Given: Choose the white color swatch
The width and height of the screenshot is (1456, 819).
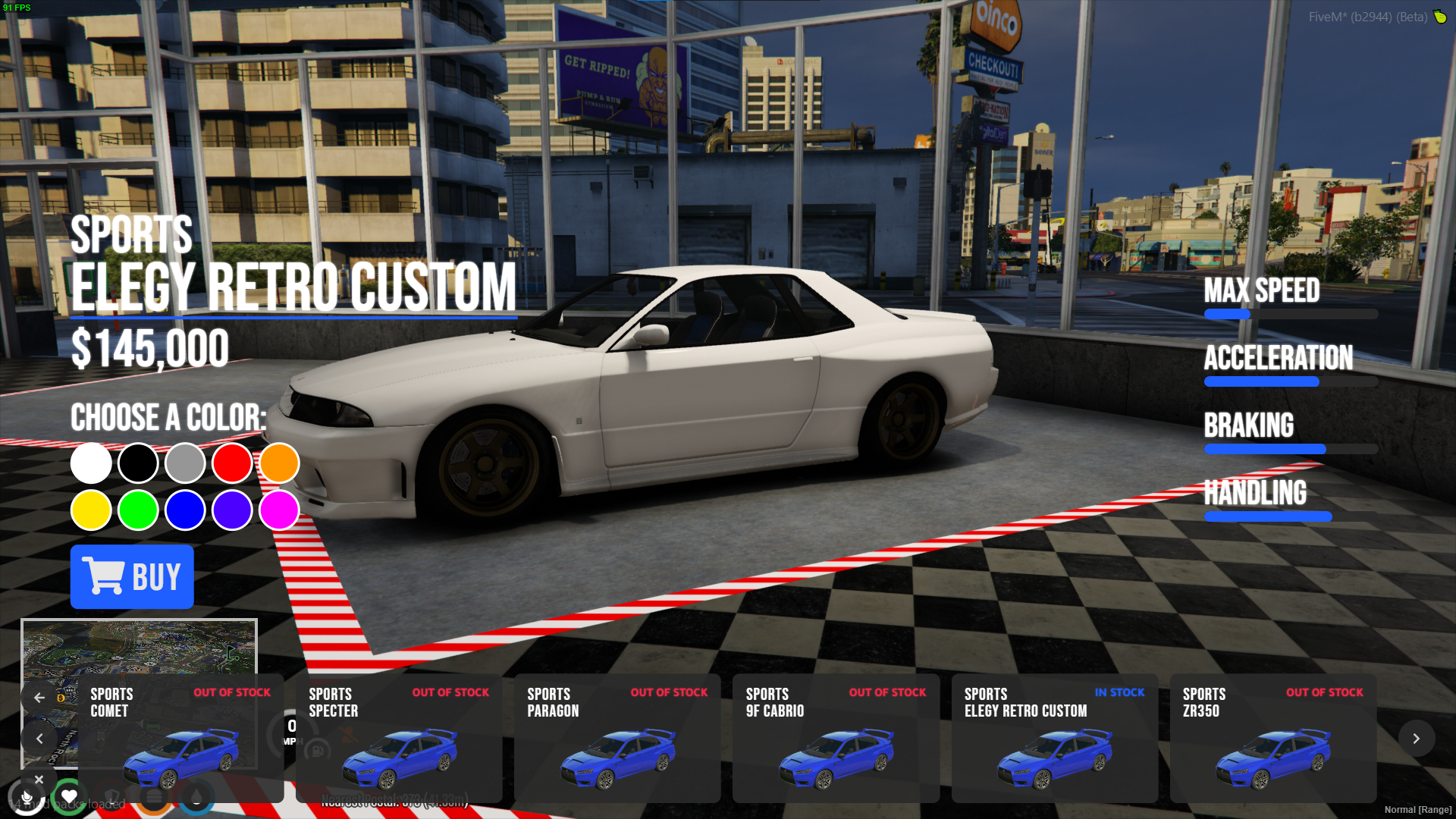Looking at the screenshot, I should 91,463.
